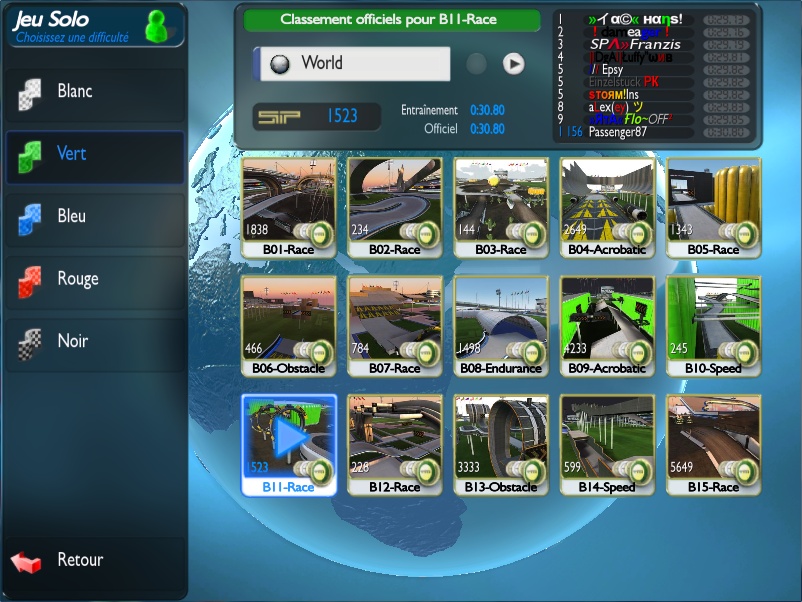Open the Rouge track set
802x602 pixels.
(94, 279)
